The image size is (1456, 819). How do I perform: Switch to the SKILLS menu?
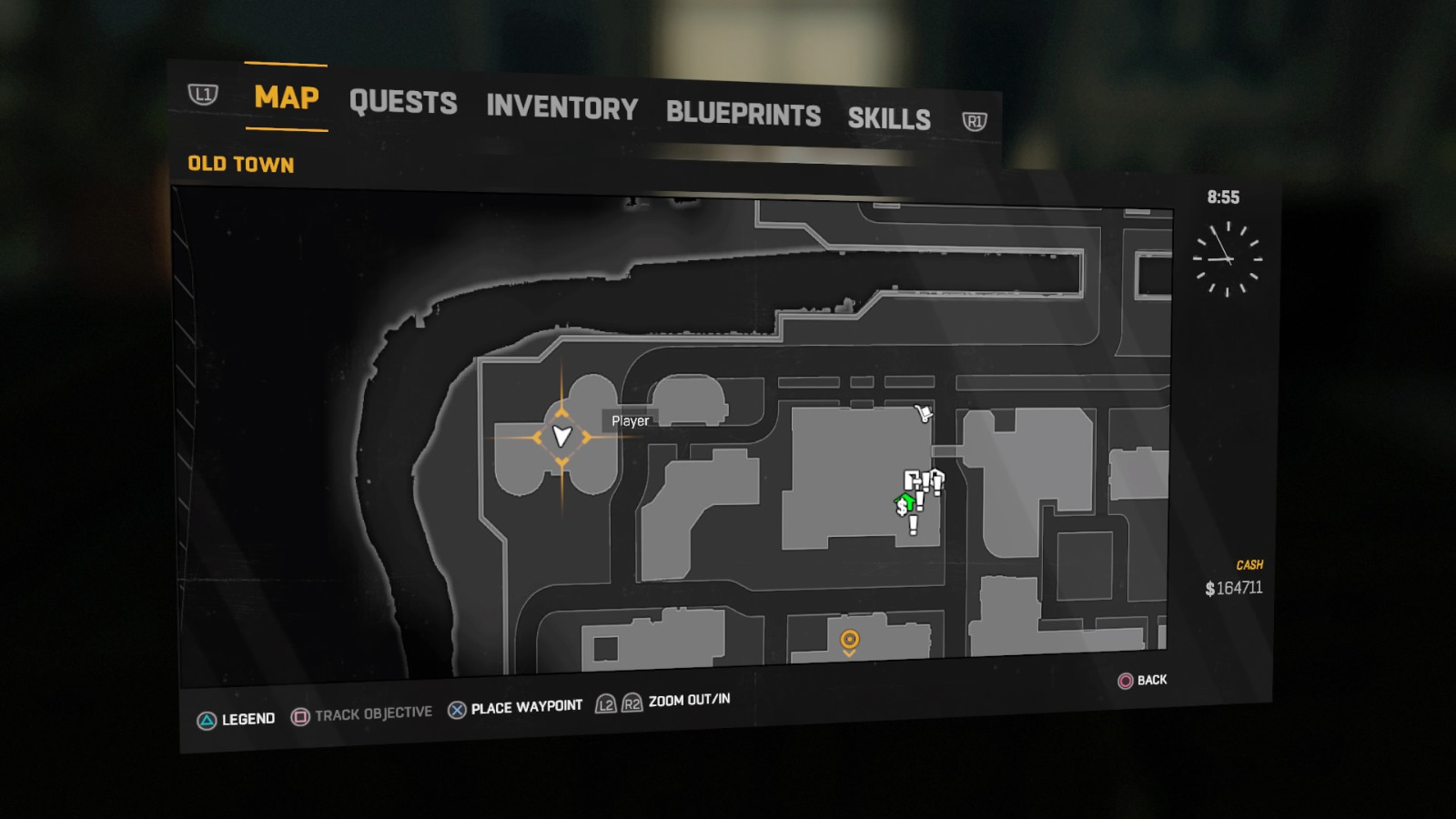tap(889, 119)
